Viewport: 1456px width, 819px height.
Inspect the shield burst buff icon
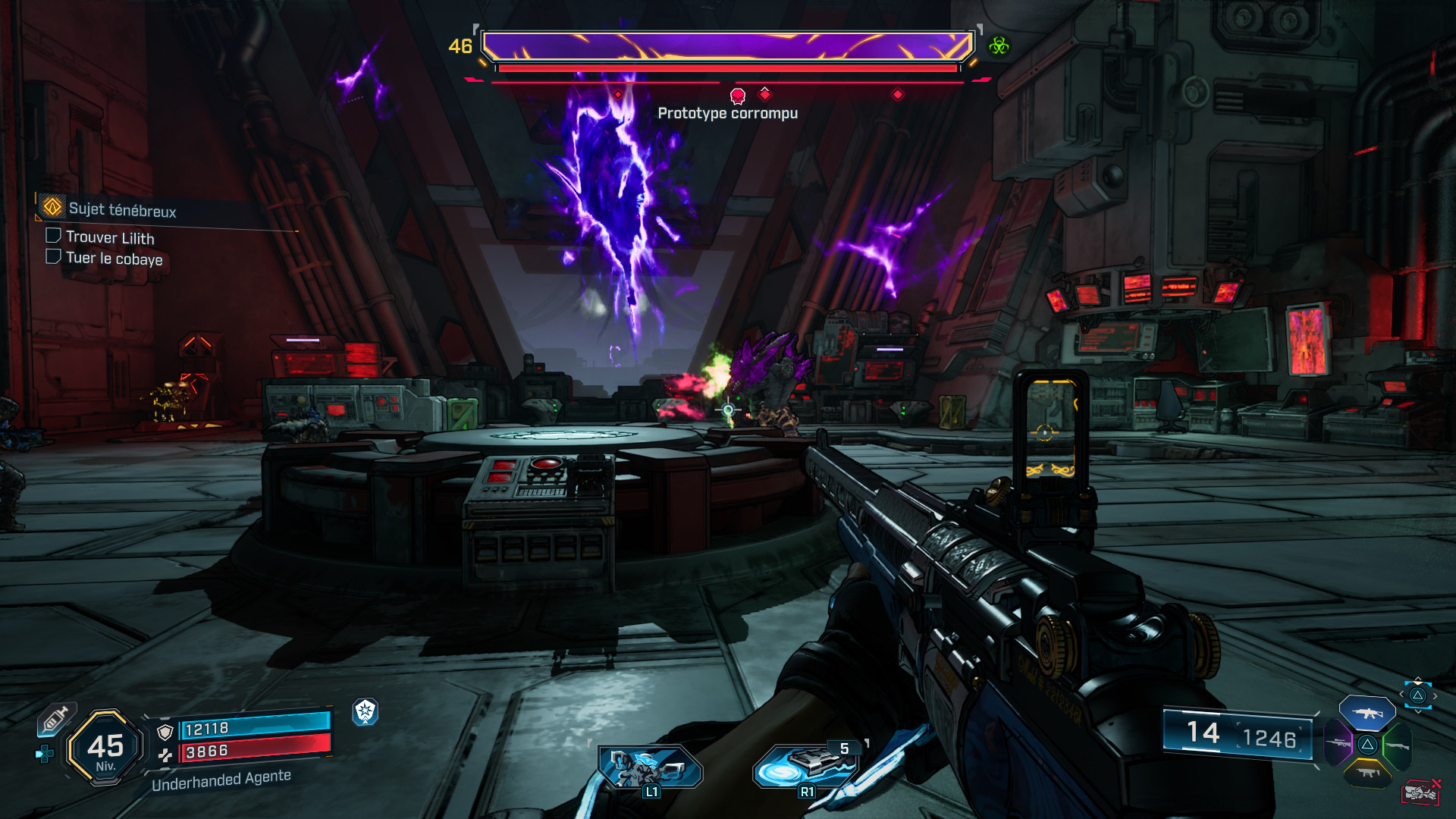366,711
